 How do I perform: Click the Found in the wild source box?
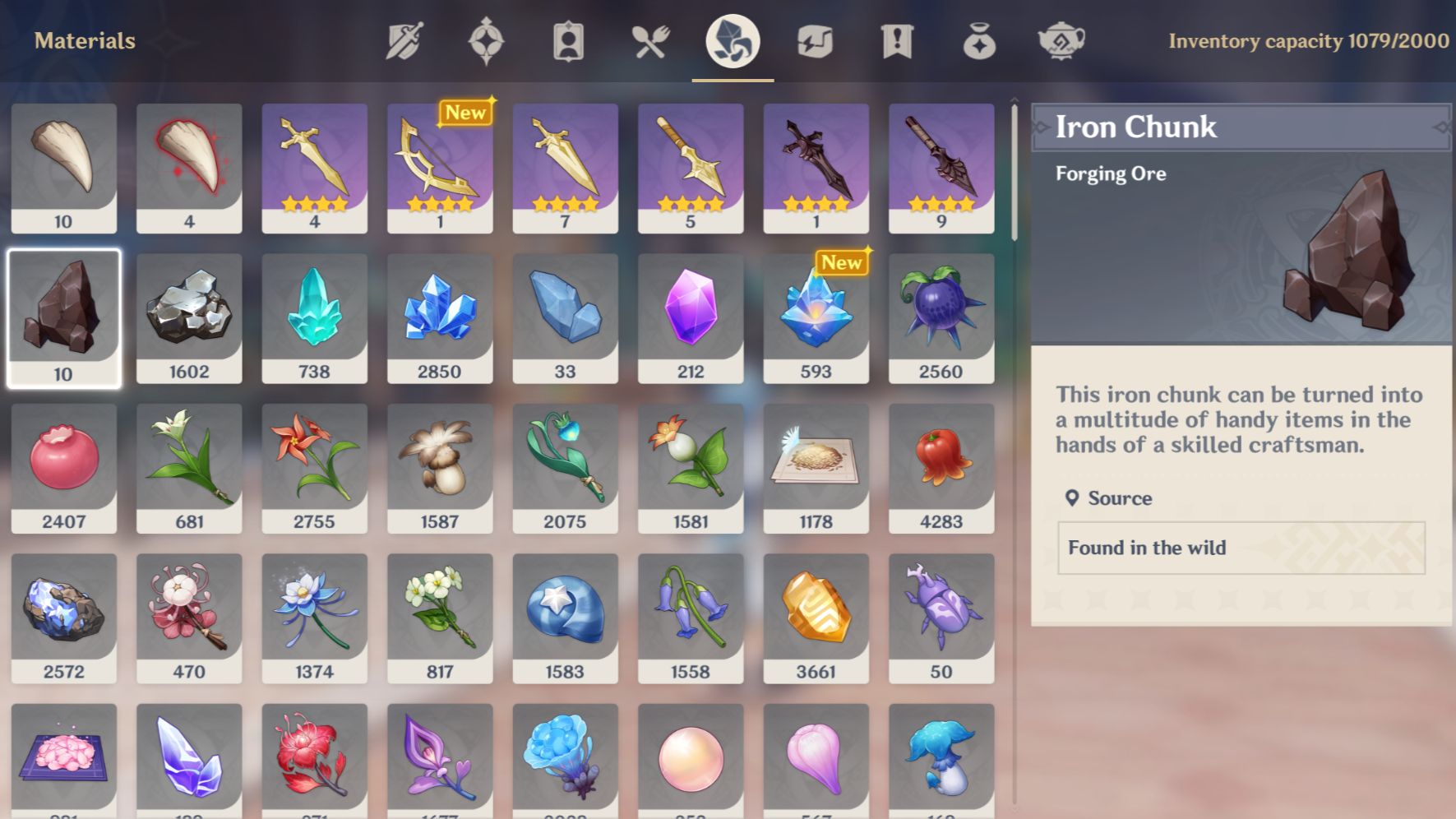coord(1240,548)
